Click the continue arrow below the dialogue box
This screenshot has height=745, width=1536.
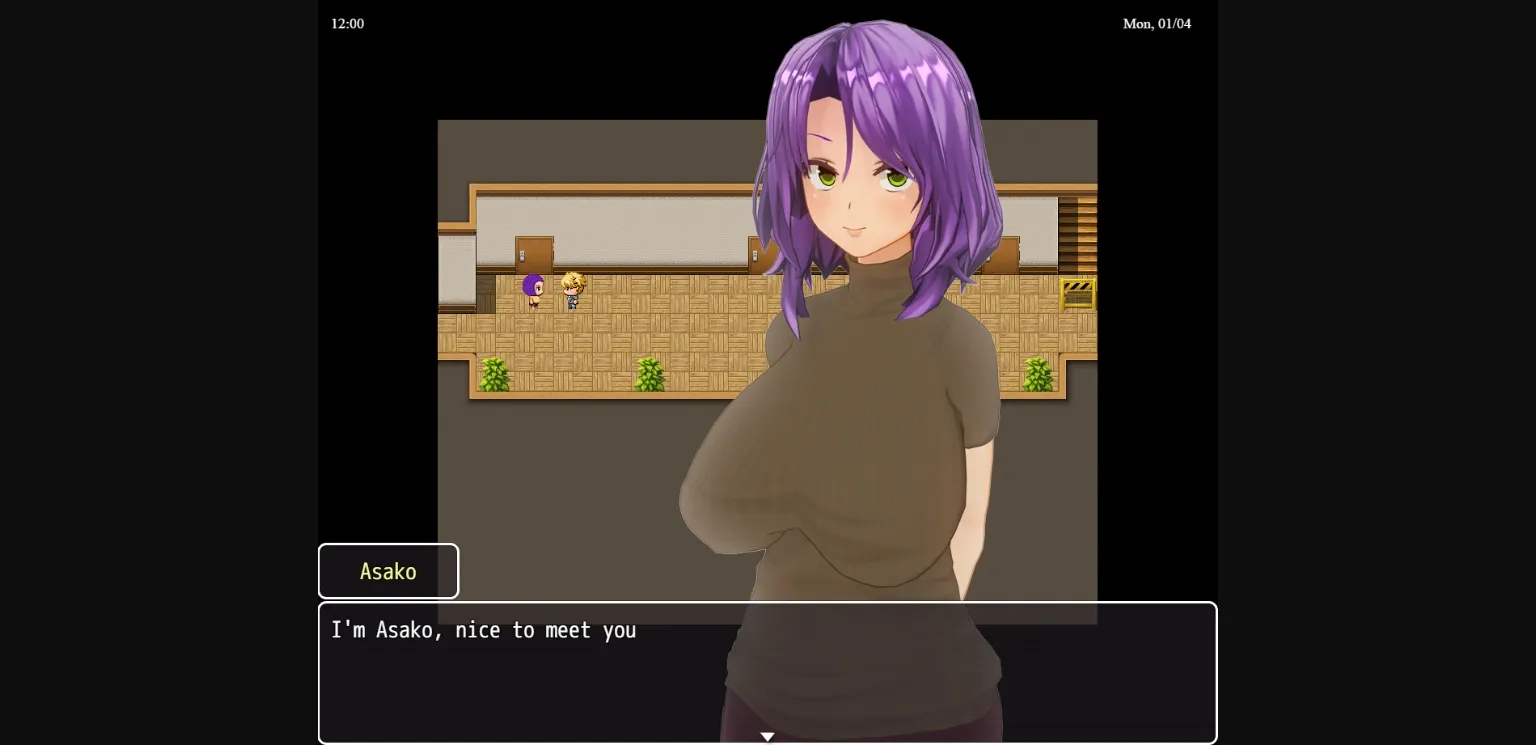click(767, 736)
